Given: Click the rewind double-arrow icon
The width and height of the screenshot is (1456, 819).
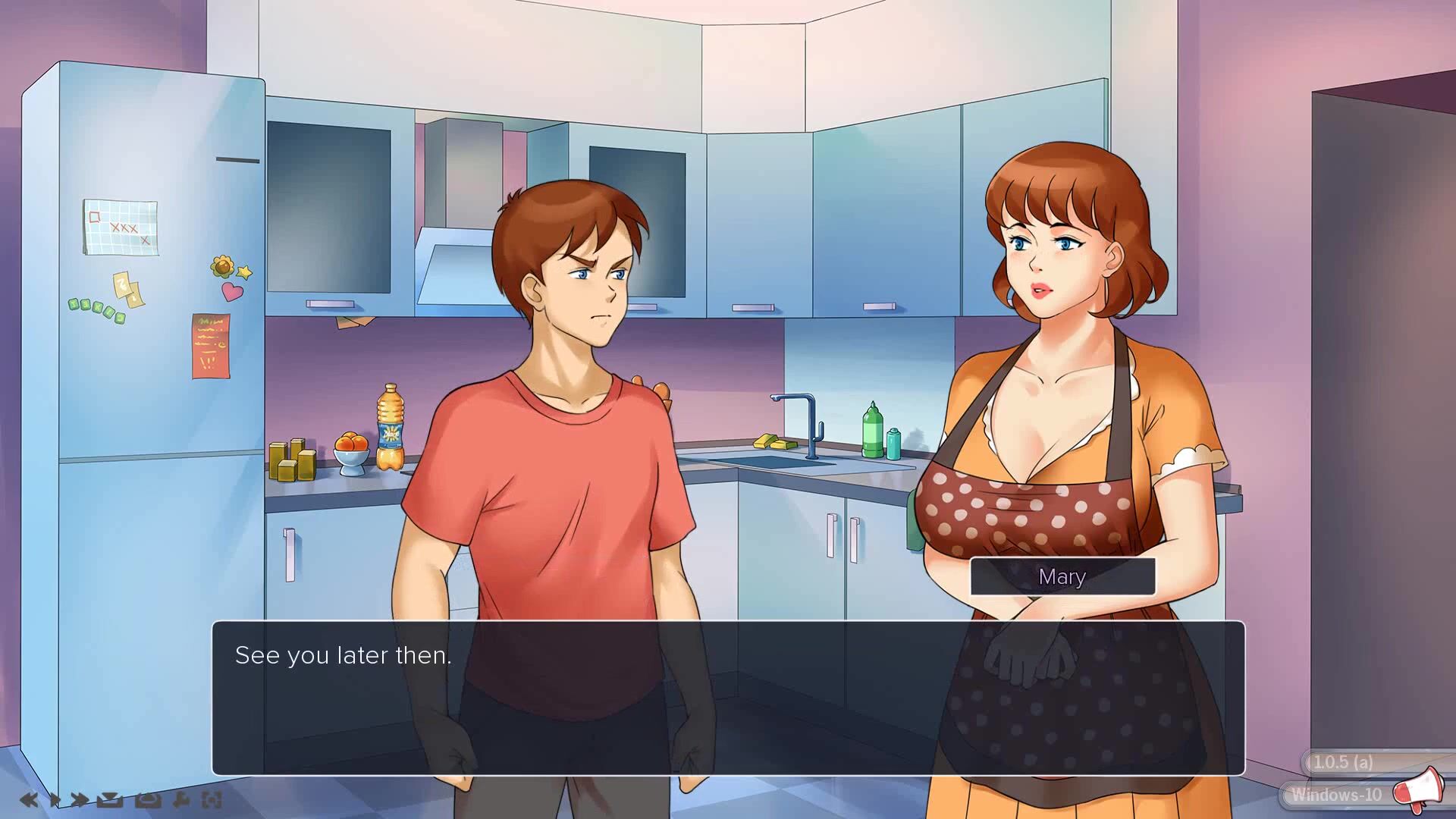Looking at the screenshot, I should coord(29,799).
